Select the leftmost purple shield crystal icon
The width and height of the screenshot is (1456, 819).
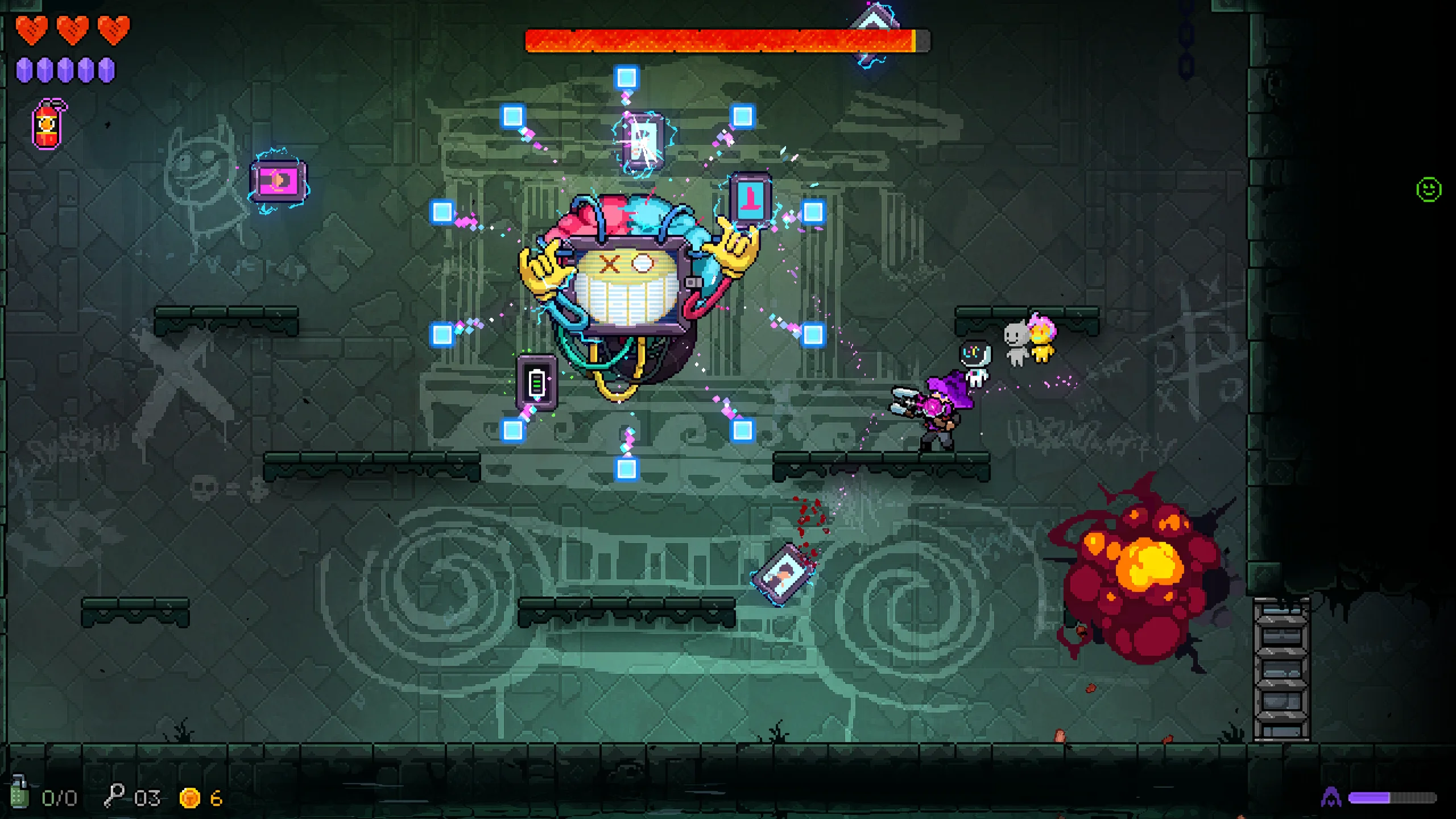24,69
